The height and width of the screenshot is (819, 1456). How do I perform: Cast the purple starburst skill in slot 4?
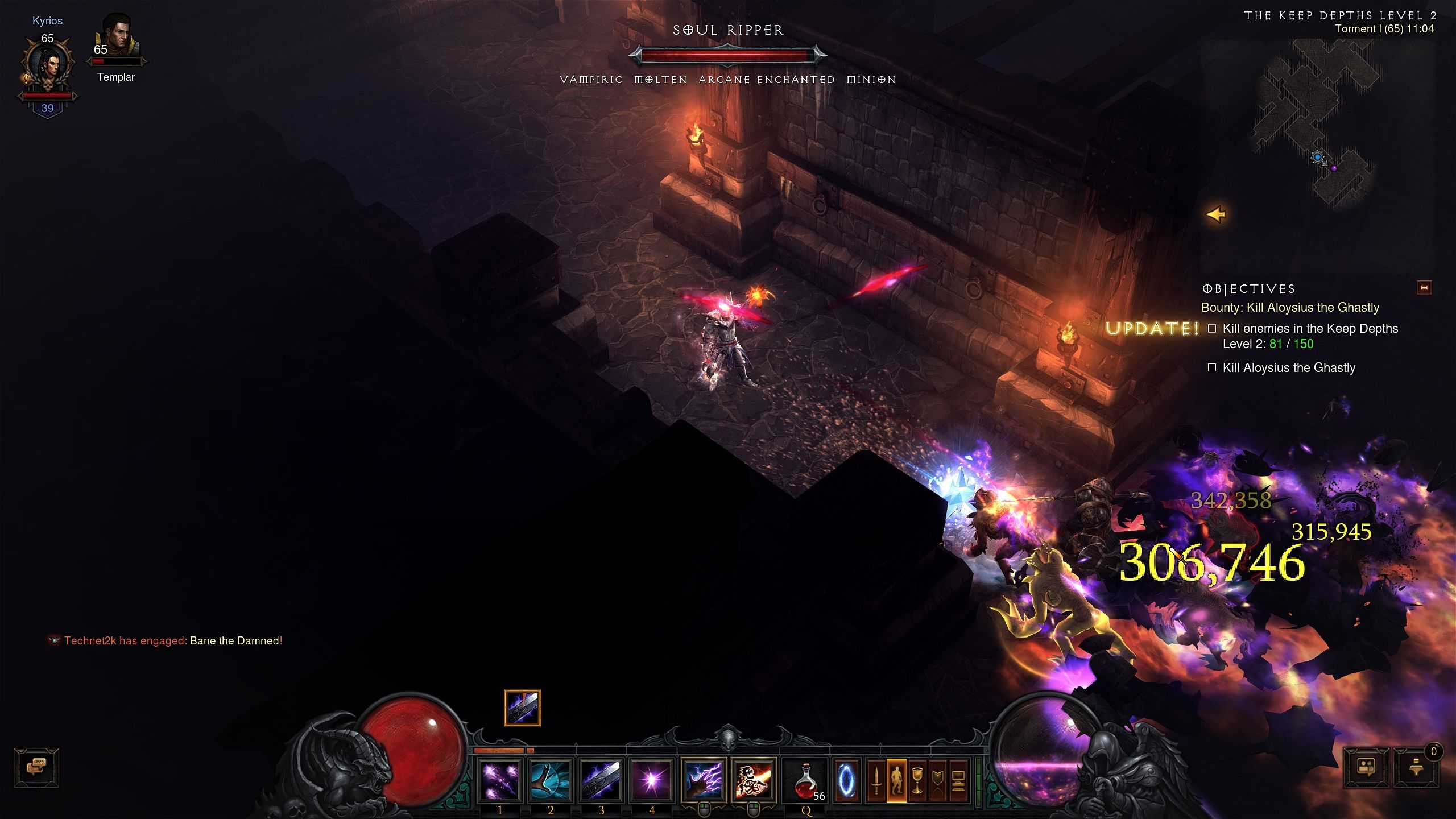652,779
